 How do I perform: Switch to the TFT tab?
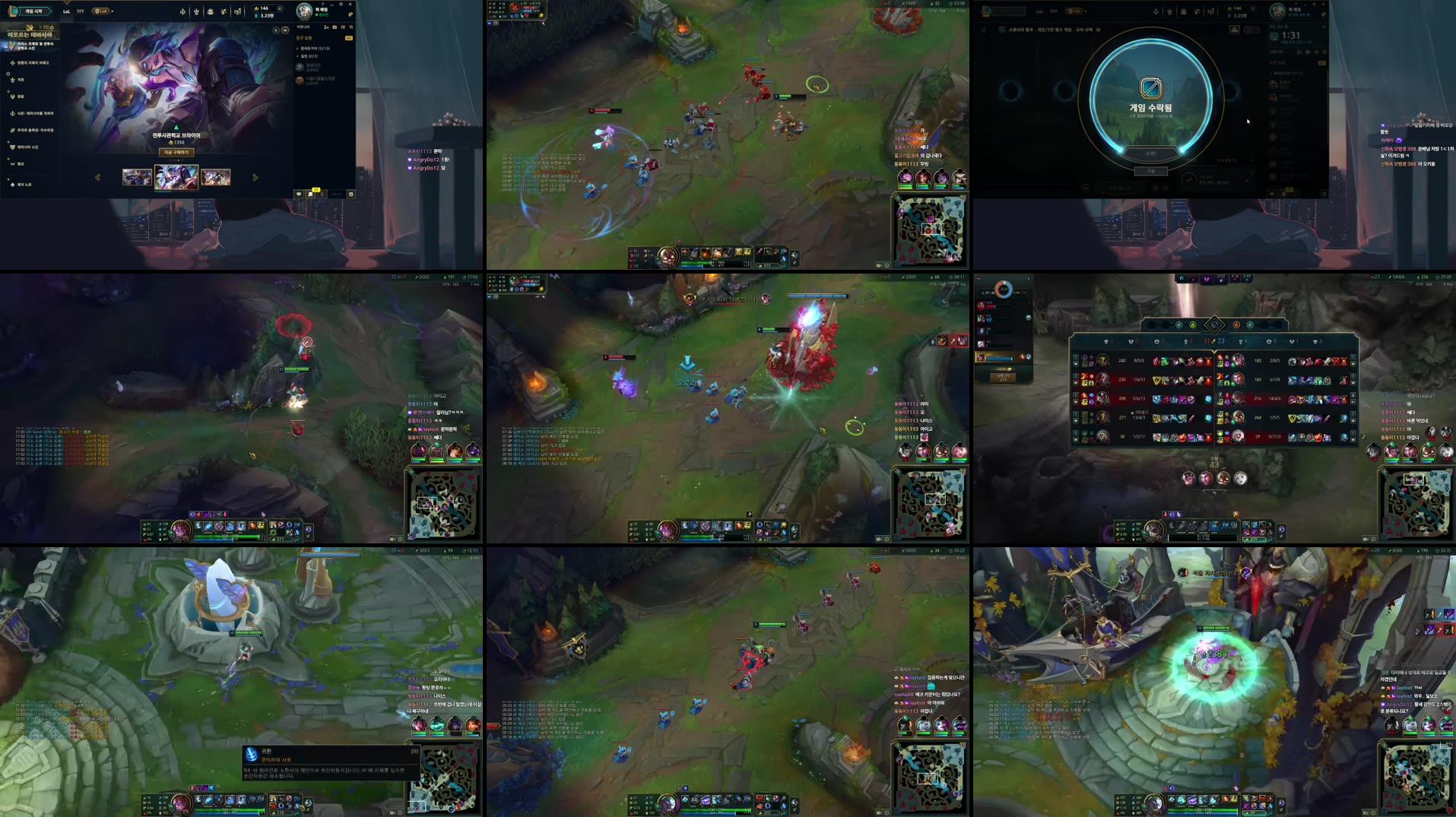click(79, 11)
